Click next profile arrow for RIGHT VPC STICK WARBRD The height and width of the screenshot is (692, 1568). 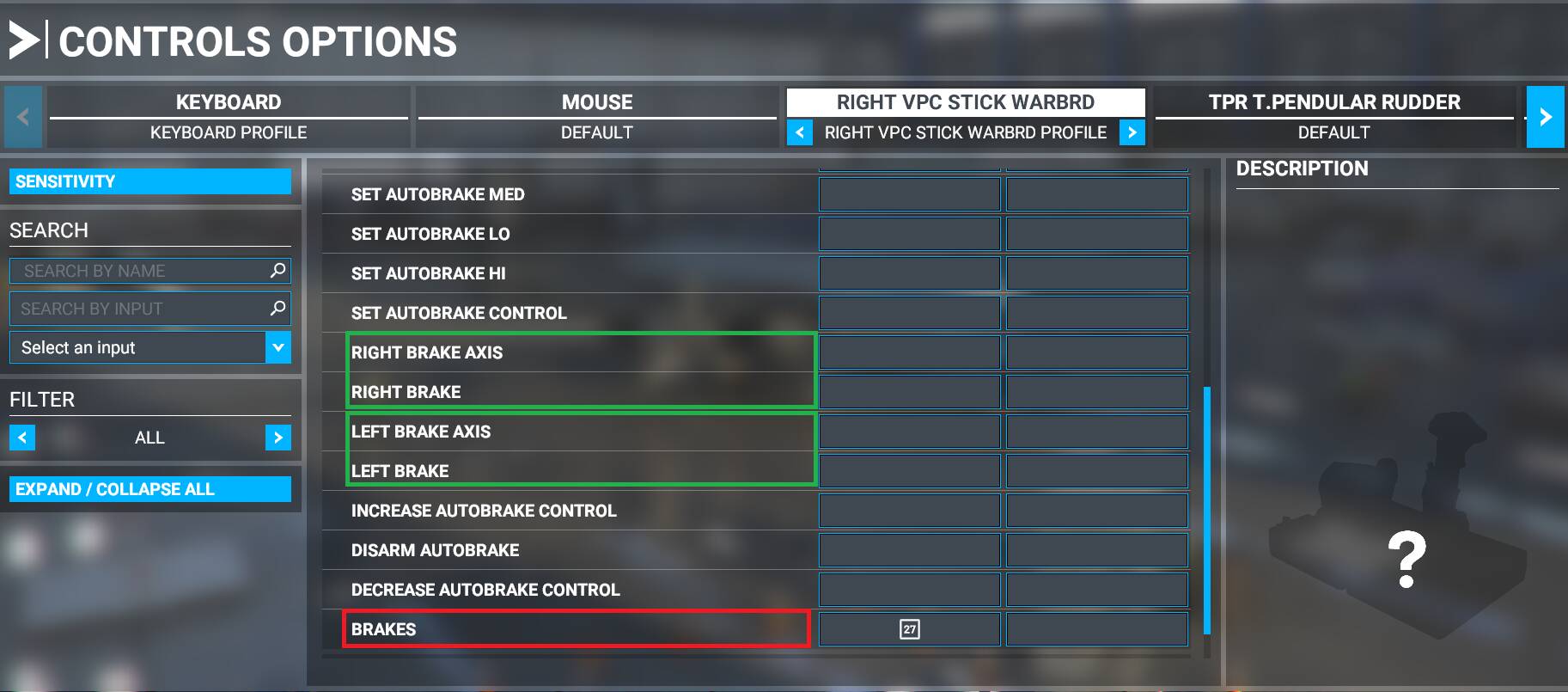pos(1133,132)
